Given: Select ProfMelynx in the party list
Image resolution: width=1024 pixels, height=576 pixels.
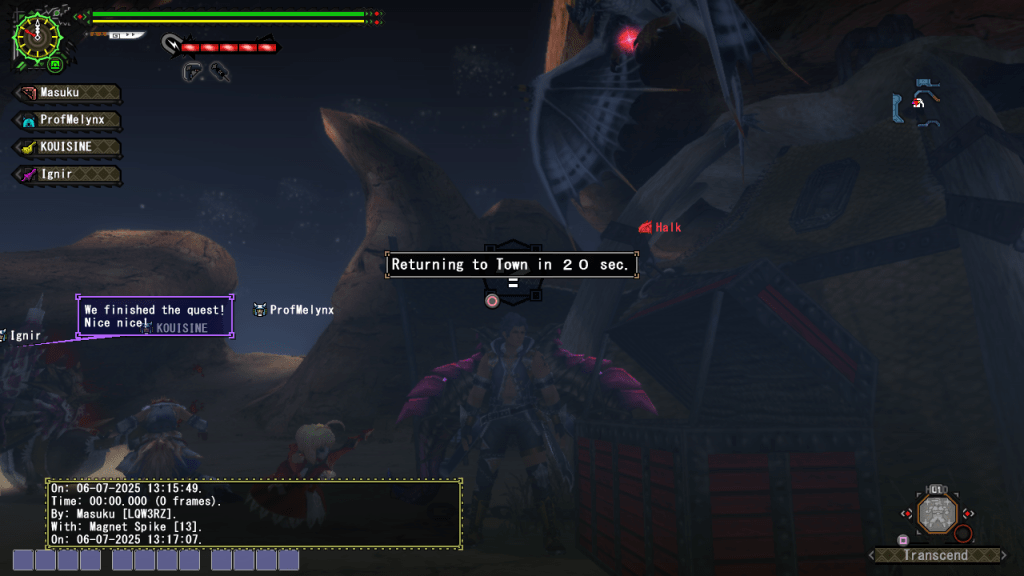Looking at the screenshot, I should point(67,120).
